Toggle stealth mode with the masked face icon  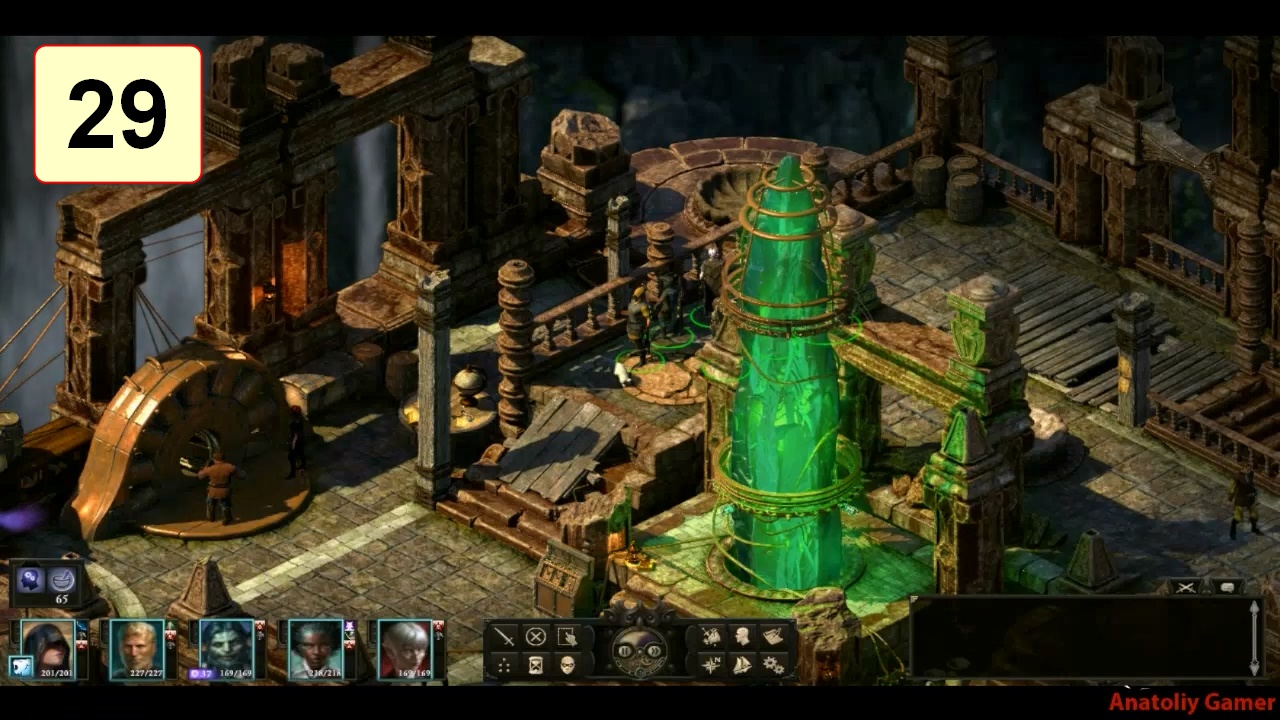(567, 664)
